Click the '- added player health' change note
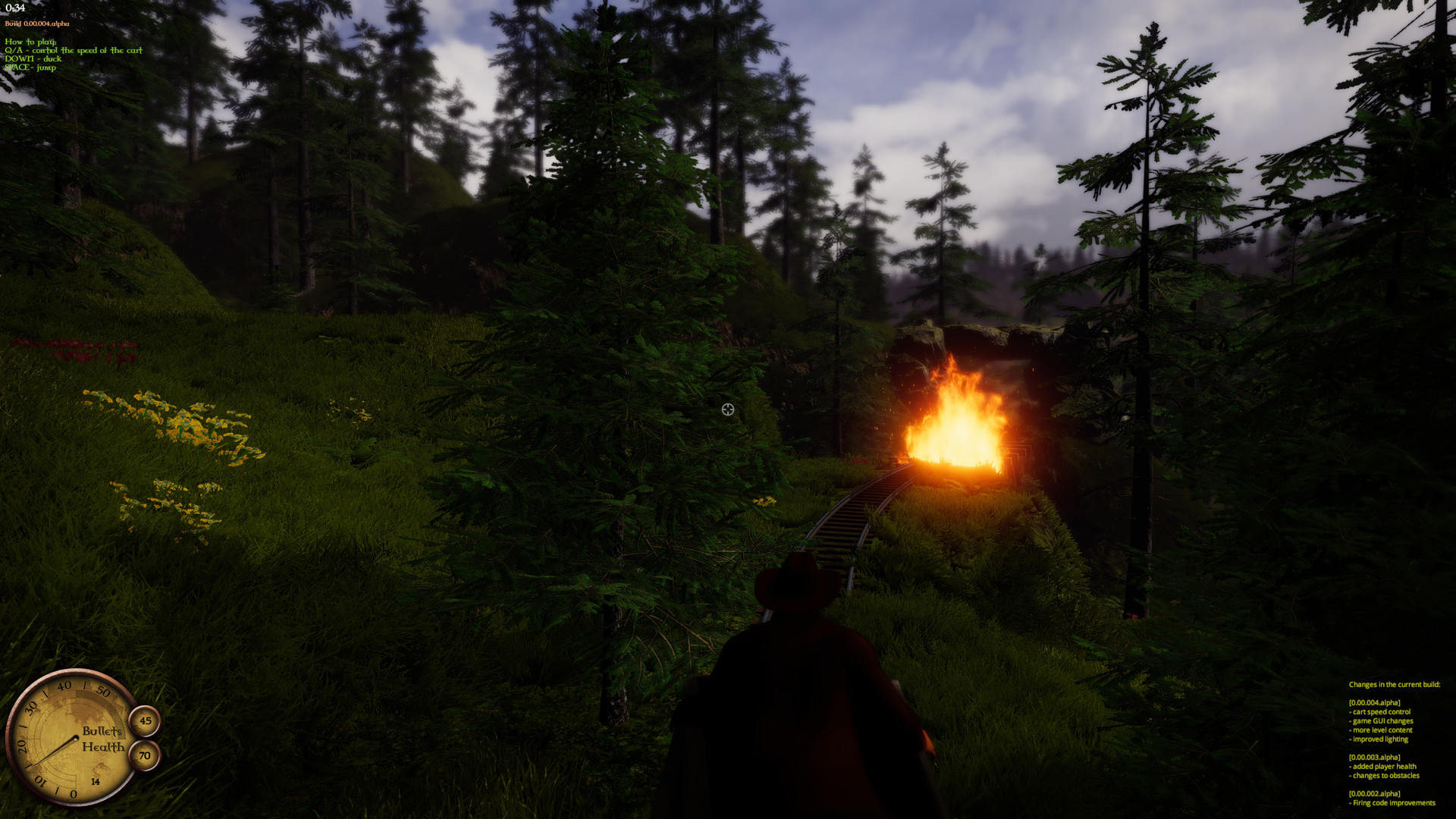Viewport: 1456px width, 819px height. click(1381, 766)
